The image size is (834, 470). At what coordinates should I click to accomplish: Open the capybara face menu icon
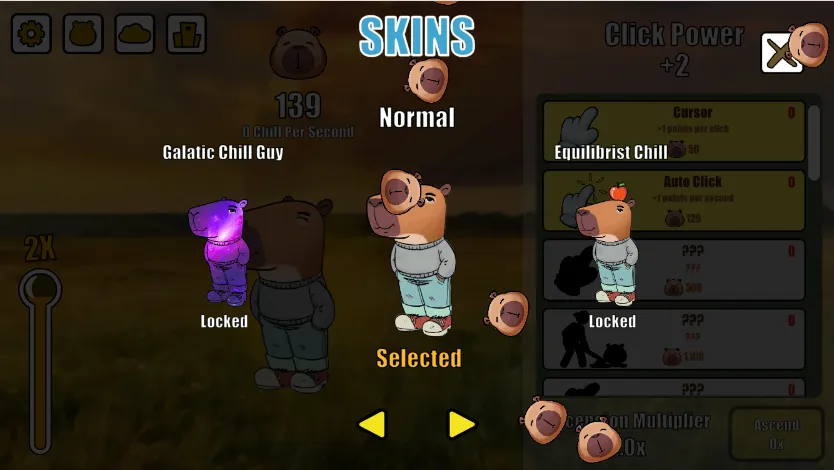point(84,34)
